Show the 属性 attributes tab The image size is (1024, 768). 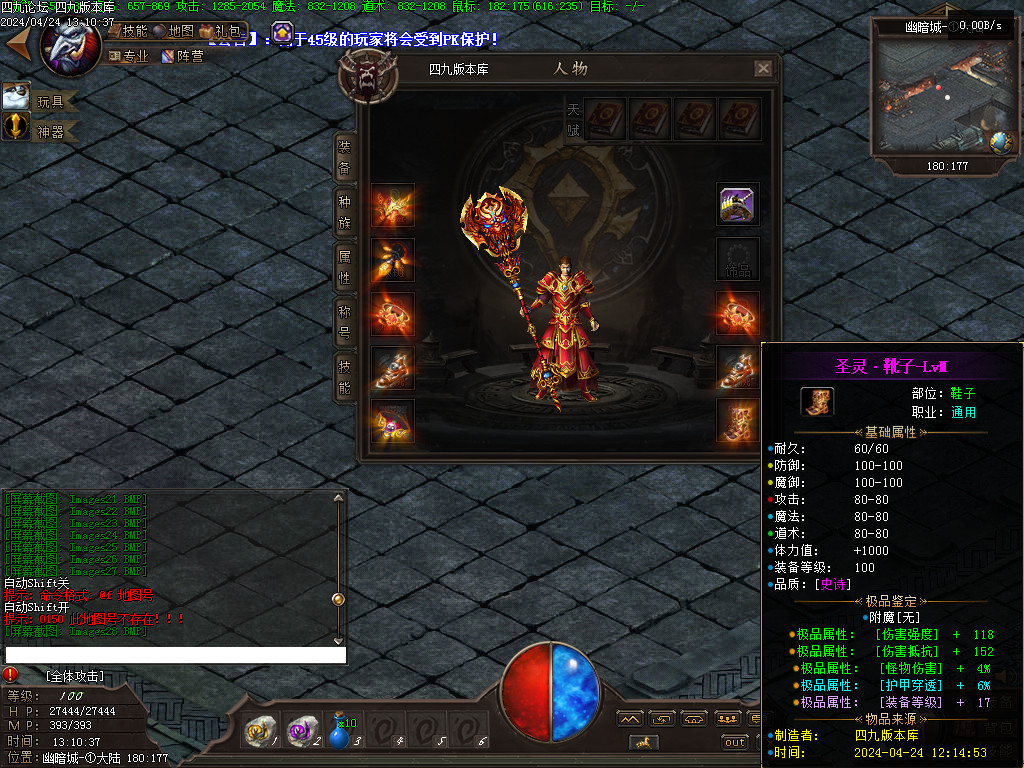[x=344, y=267]
